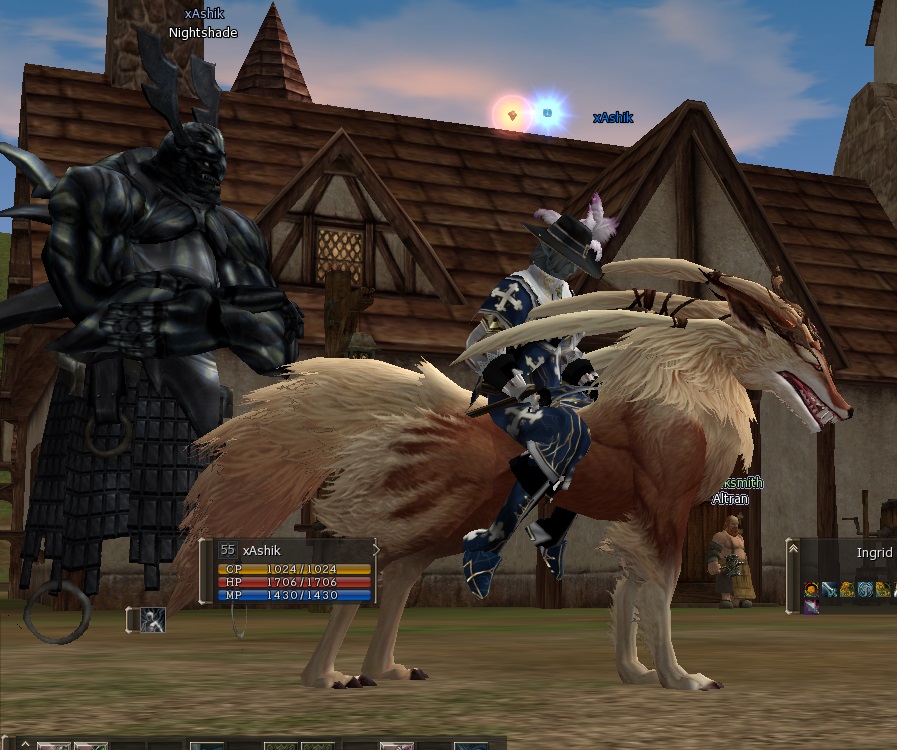Click the red and yellow circular buff icon

click(x=811, y=590)
